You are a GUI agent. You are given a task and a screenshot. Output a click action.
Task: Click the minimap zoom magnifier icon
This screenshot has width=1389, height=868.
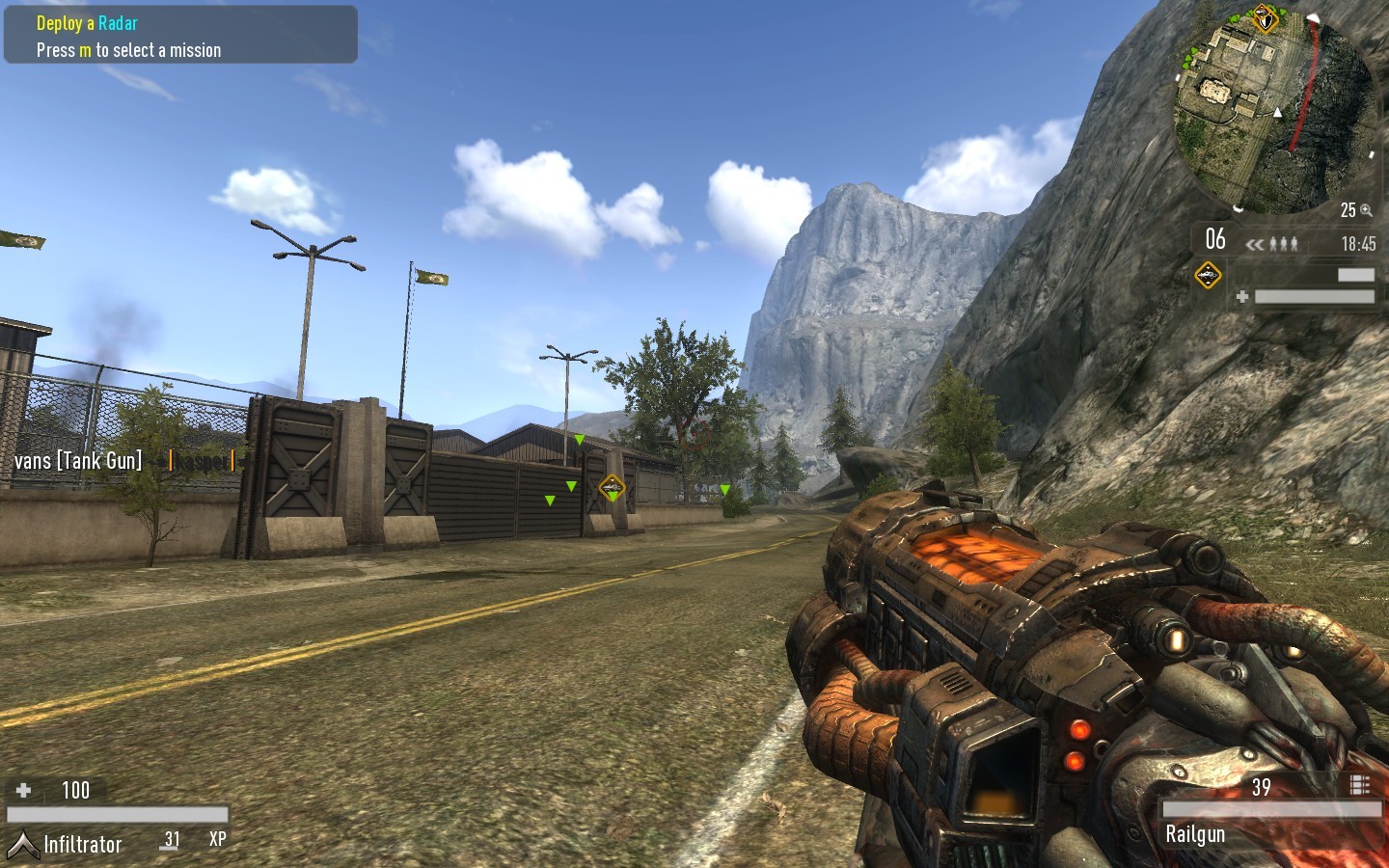[x=1366, y=210]
